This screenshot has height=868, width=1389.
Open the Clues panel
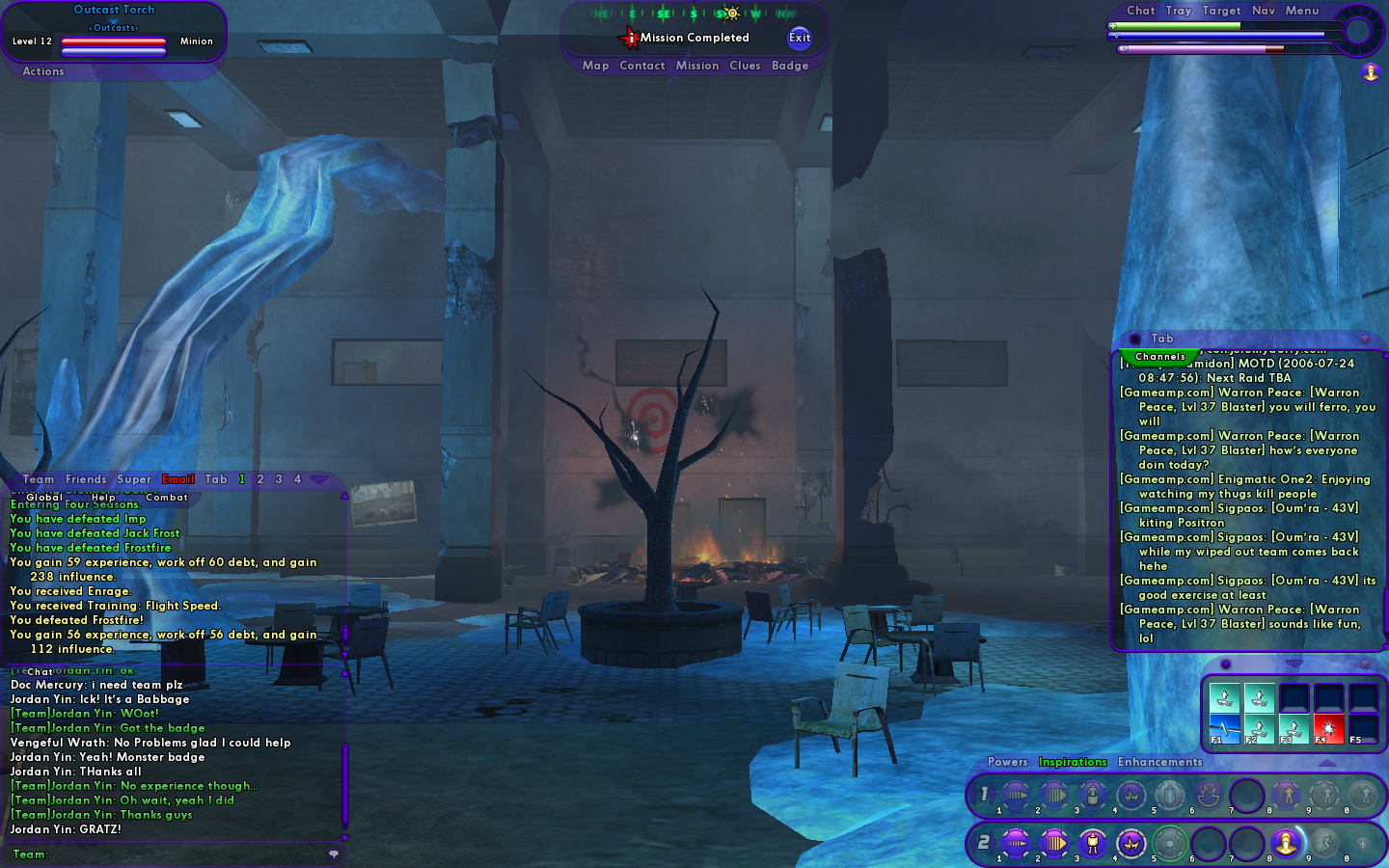pos(745,66)
